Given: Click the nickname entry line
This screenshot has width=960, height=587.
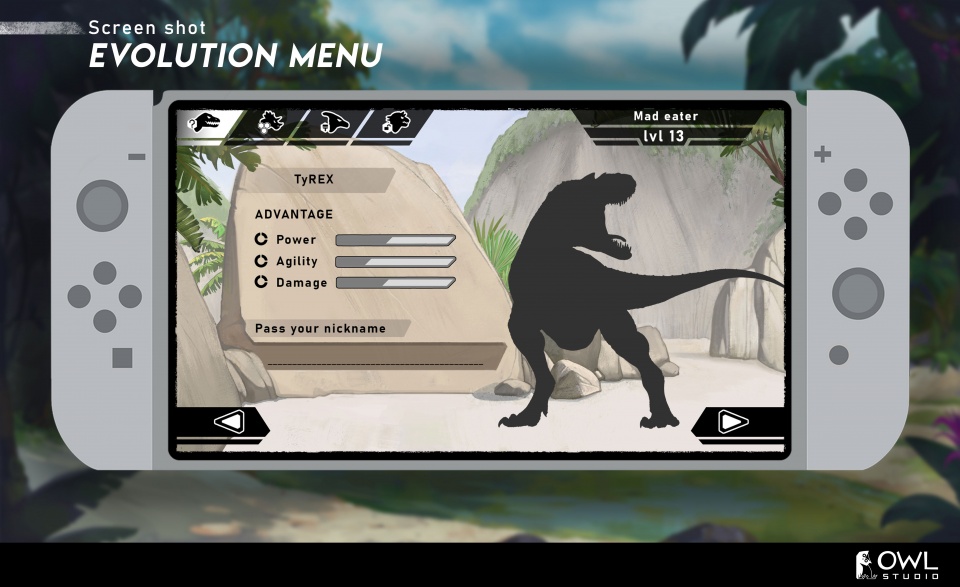Looking at the screenshot, I should (x=375, y=360).
